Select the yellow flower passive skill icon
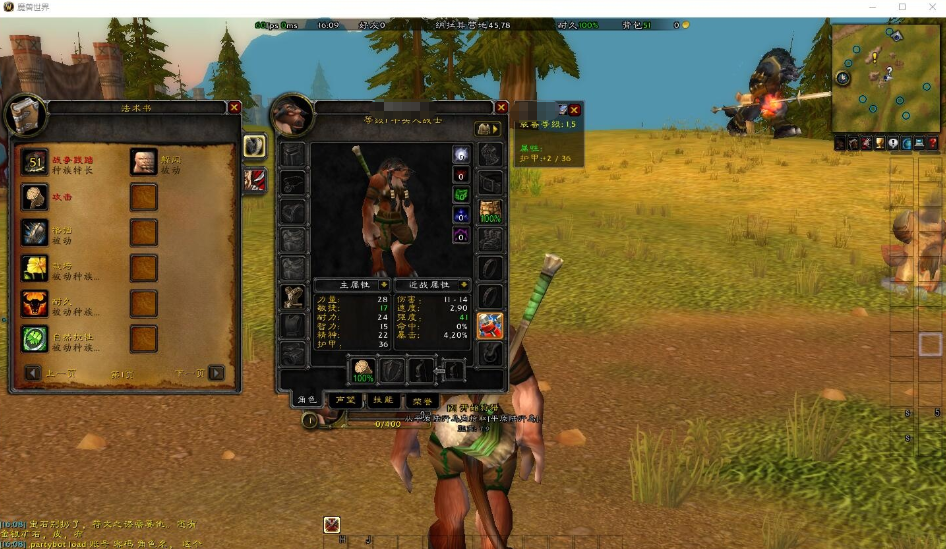This screenshot has height=549, width=946. pyautogui.click(x=35, y=268)
